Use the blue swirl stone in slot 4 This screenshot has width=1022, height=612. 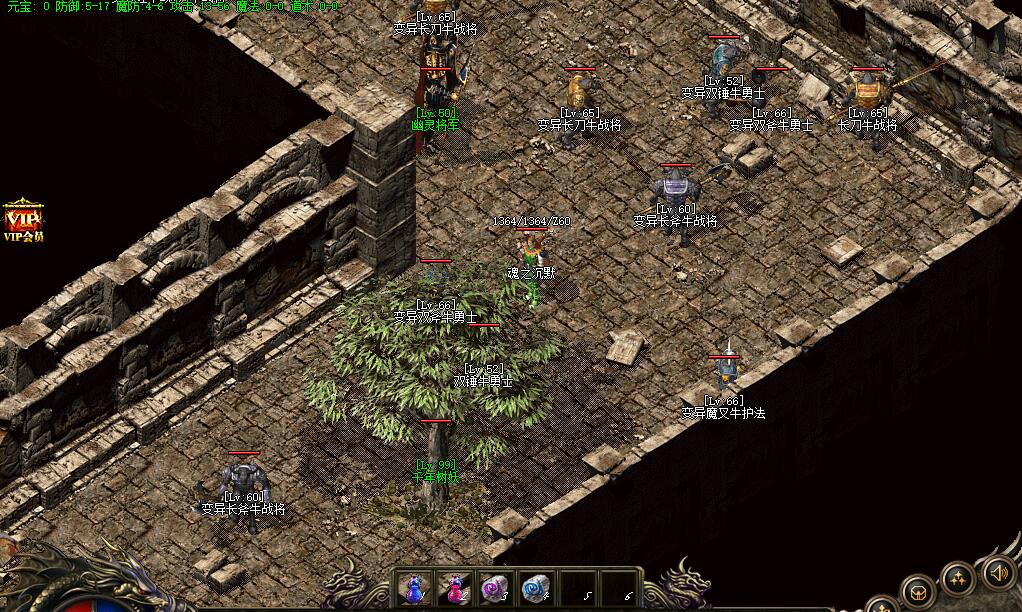point(536,588)
